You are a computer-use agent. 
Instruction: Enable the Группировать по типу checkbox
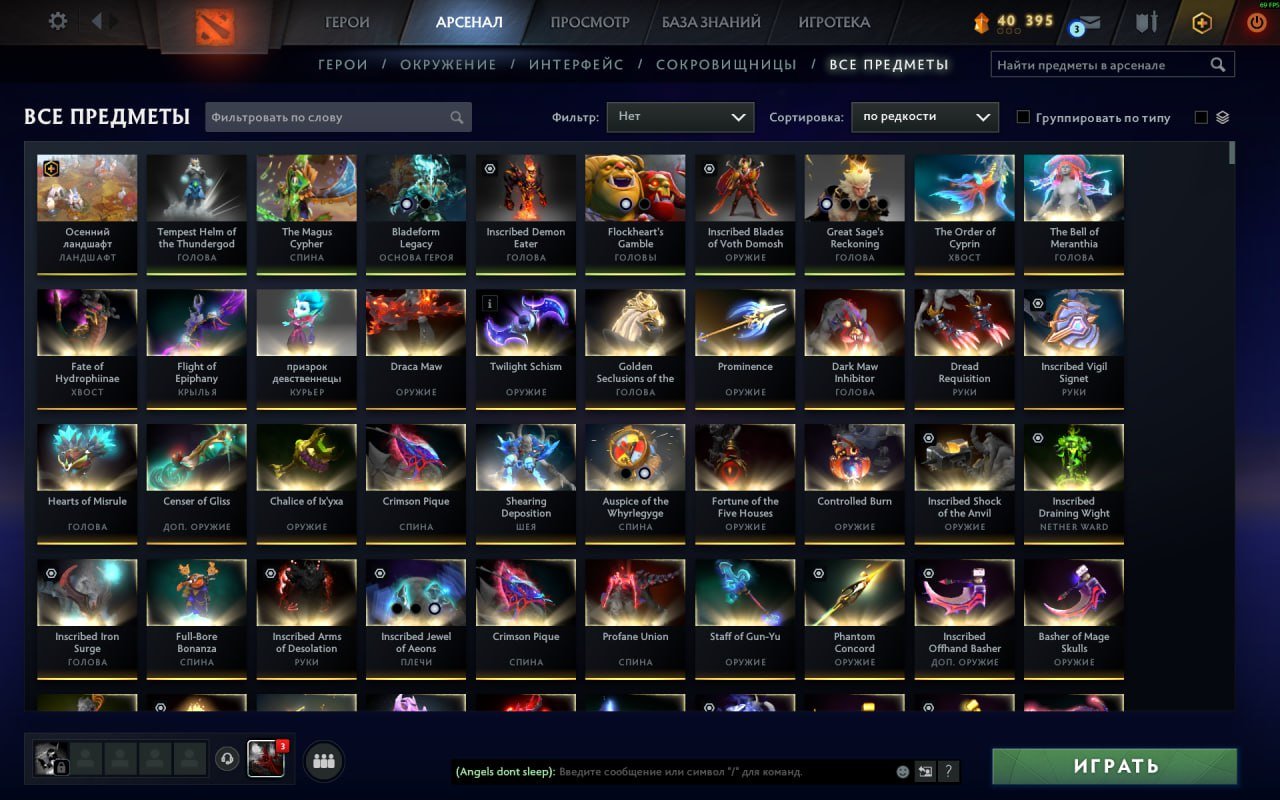coord(1023,117)
